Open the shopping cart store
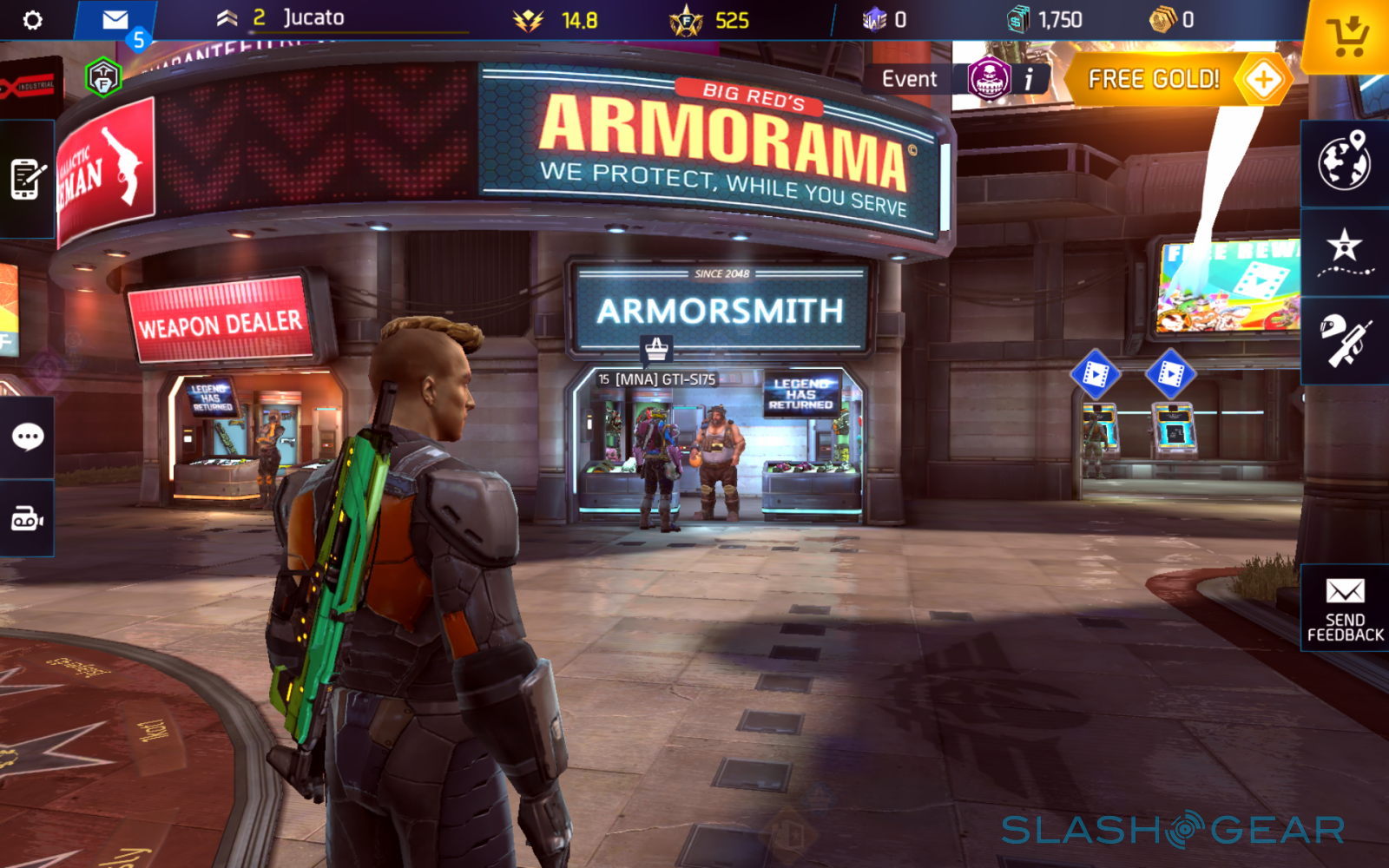The height and width of the screenshot is (868, 1389). (x=1346, y=36)
